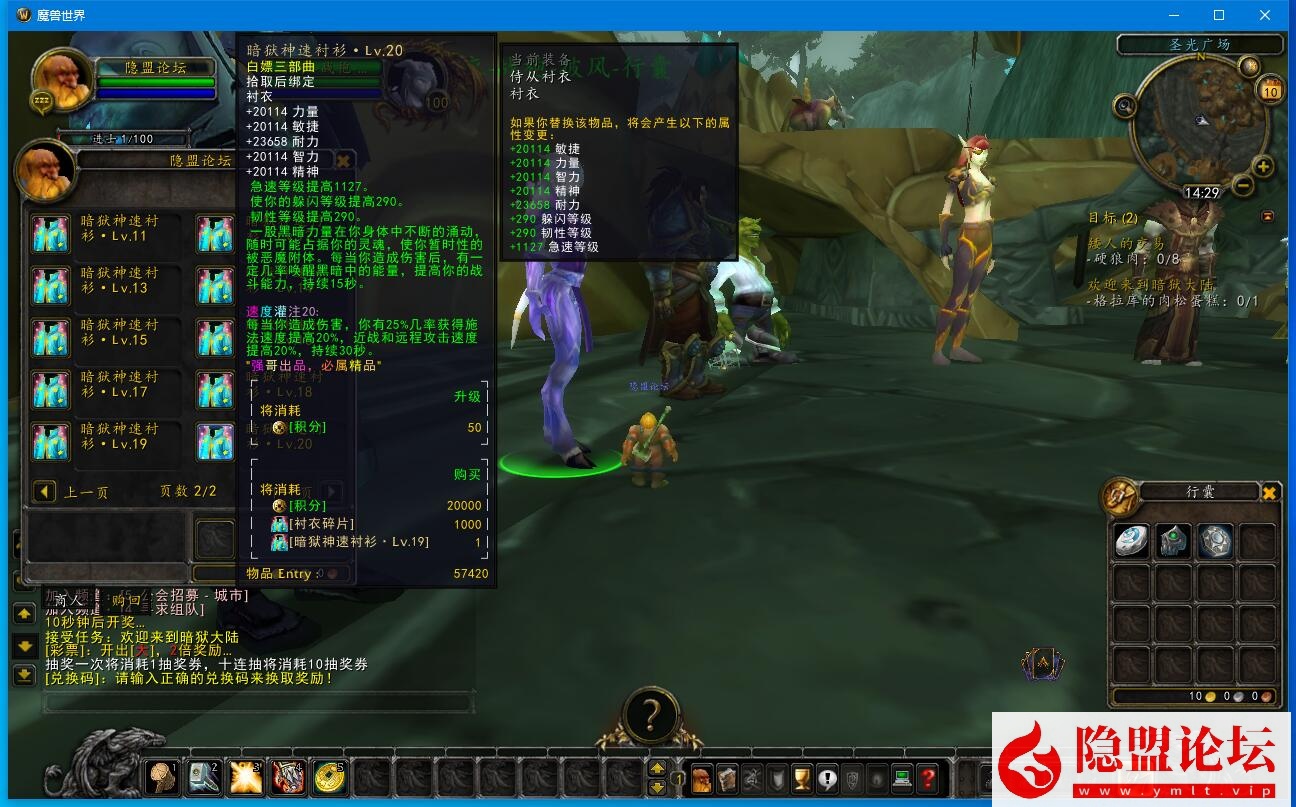Screen dimensions: 1296x807
Task: Maximize the 魔兽世界 game window
Action: point(1219,15)
